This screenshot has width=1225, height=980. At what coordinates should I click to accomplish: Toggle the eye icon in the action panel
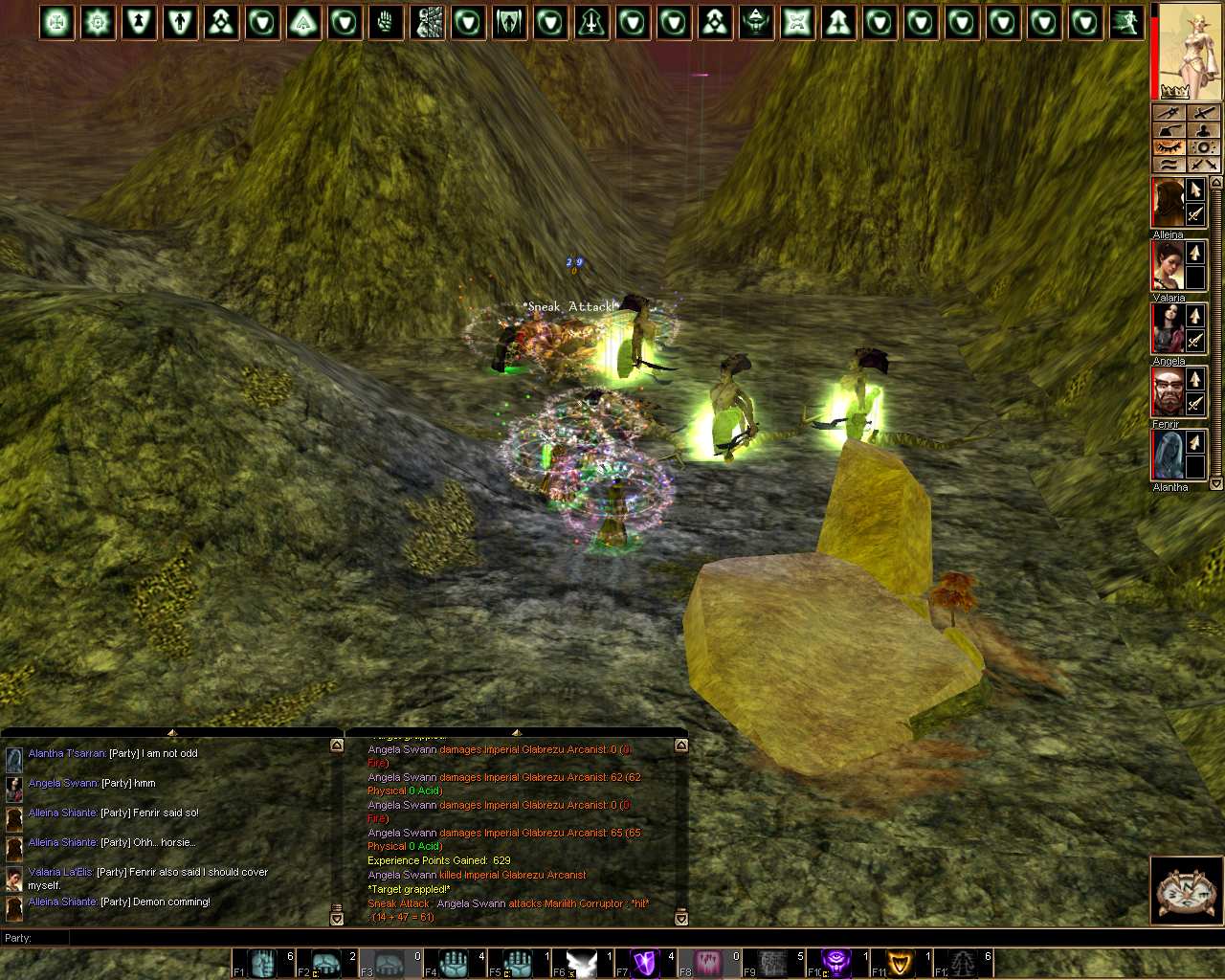click(1169, 147)
